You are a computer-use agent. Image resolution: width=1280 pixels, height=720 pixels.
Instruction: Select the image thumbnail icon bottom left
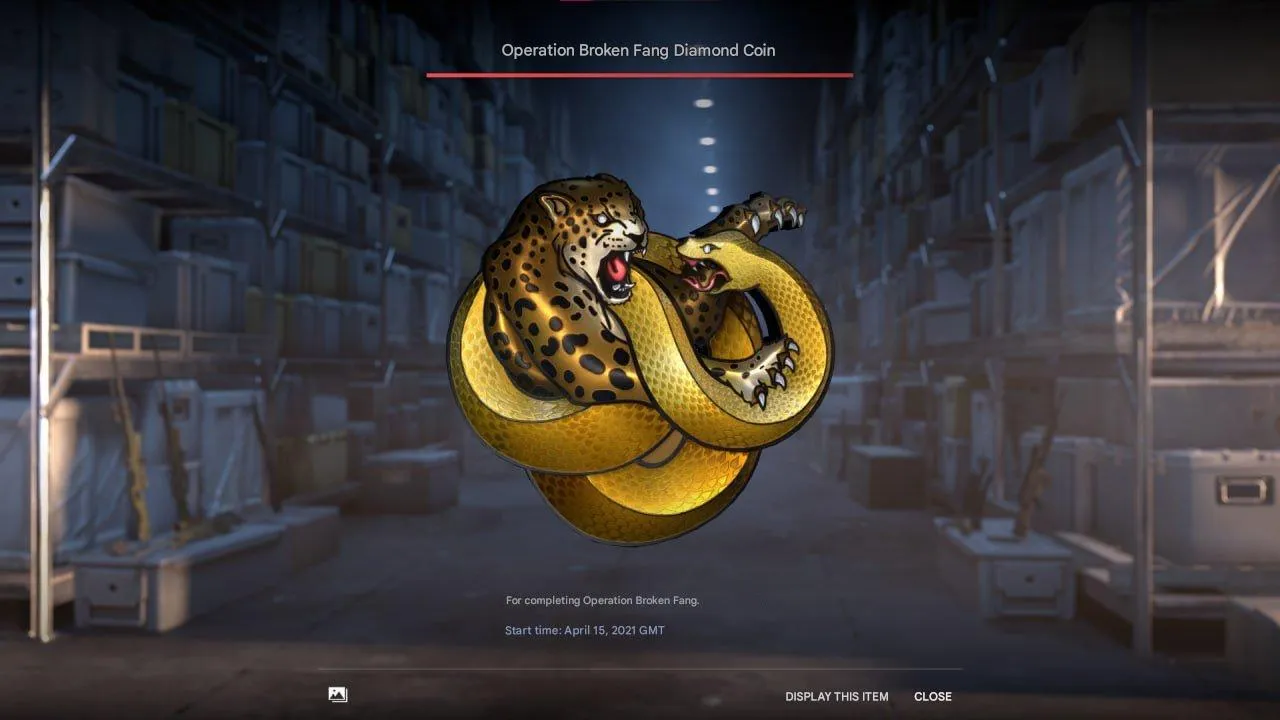pyautogui.click(x=338, y=694)
